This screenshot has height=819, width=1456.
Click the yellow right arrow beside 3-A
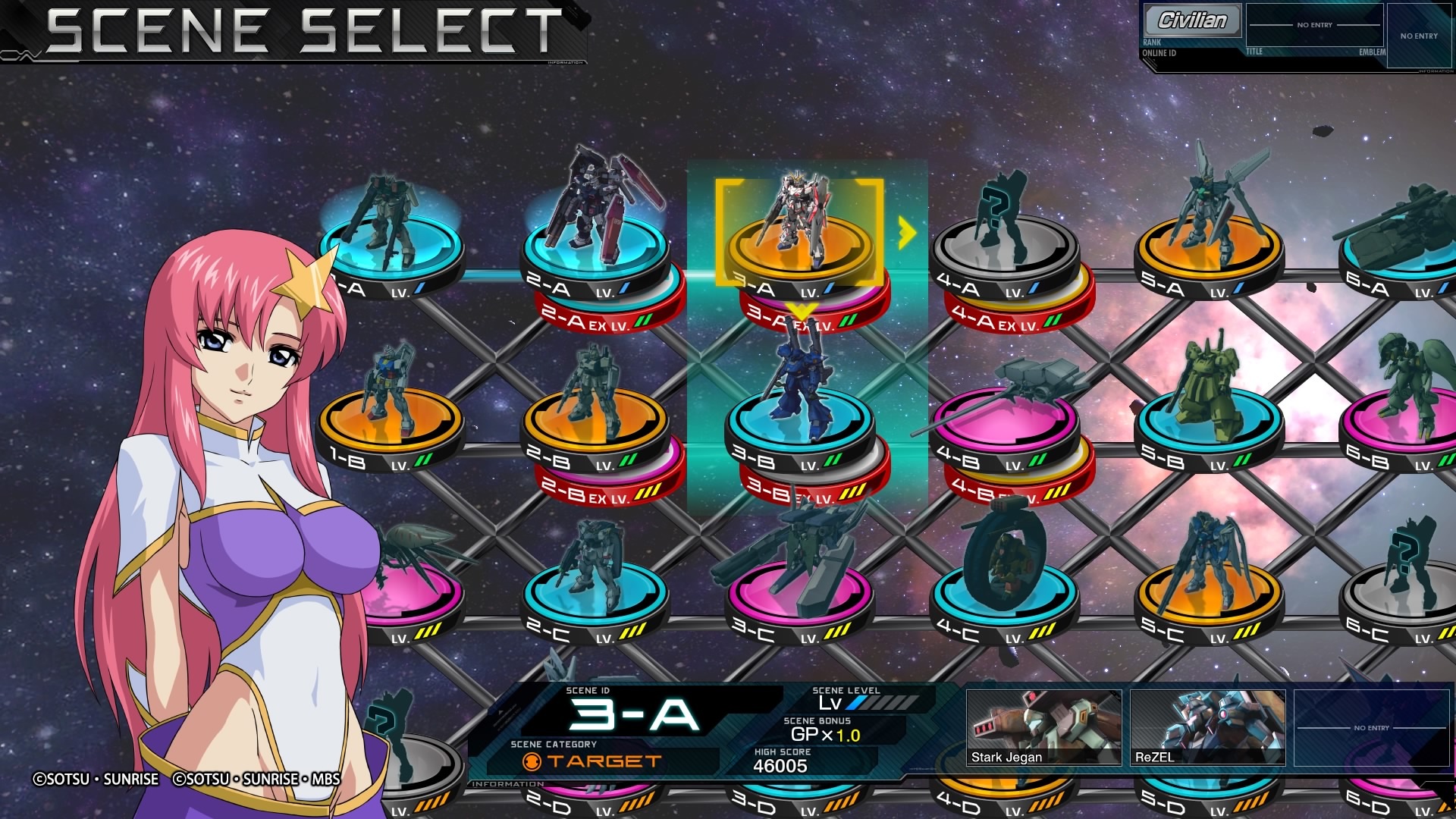[906, 233]
